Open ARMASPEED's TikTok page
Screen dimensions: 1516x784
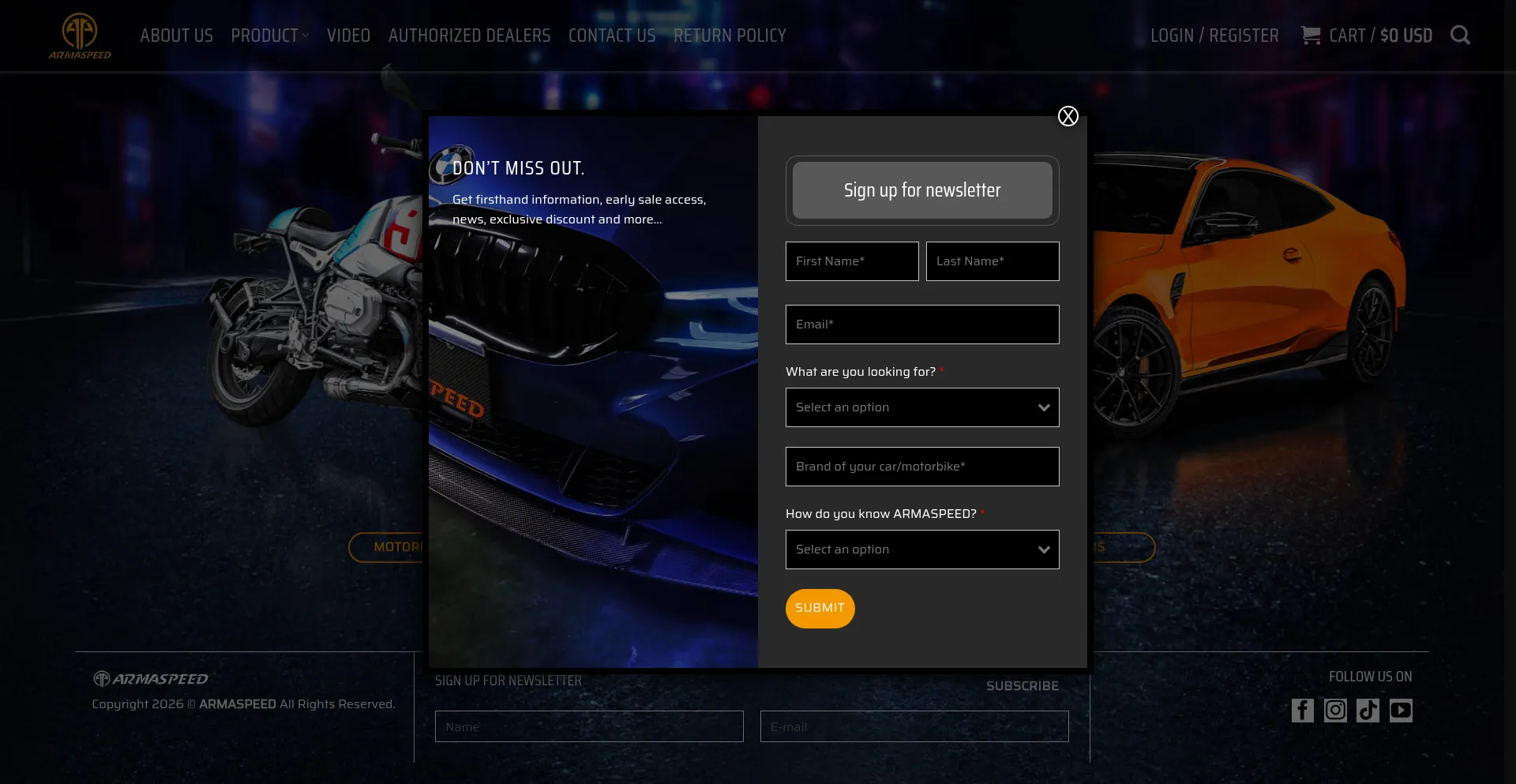(x=1368, y=711)
